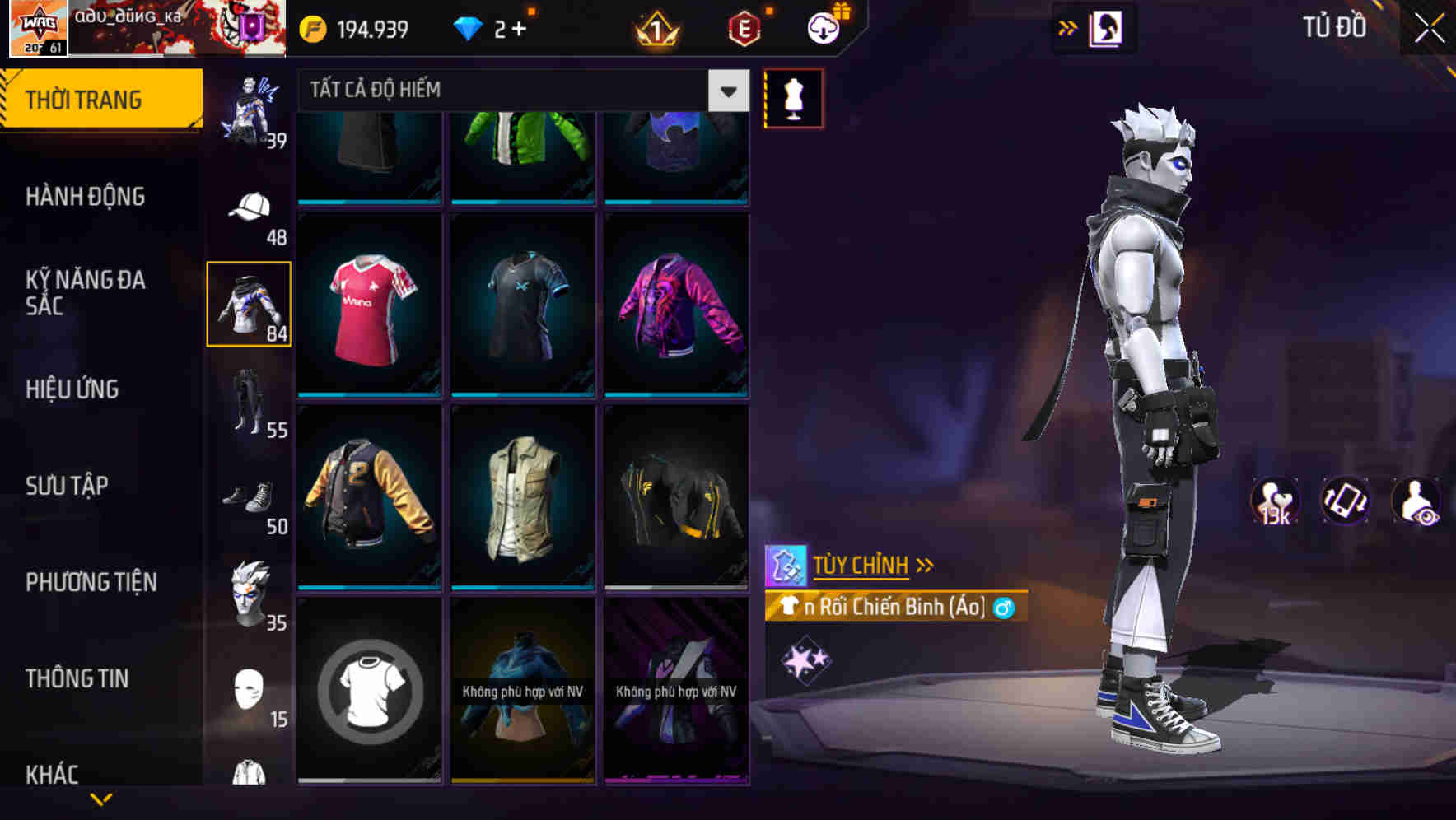
Task: Expand the sidebar with the bottom chevron
Action: pos(101,799)
